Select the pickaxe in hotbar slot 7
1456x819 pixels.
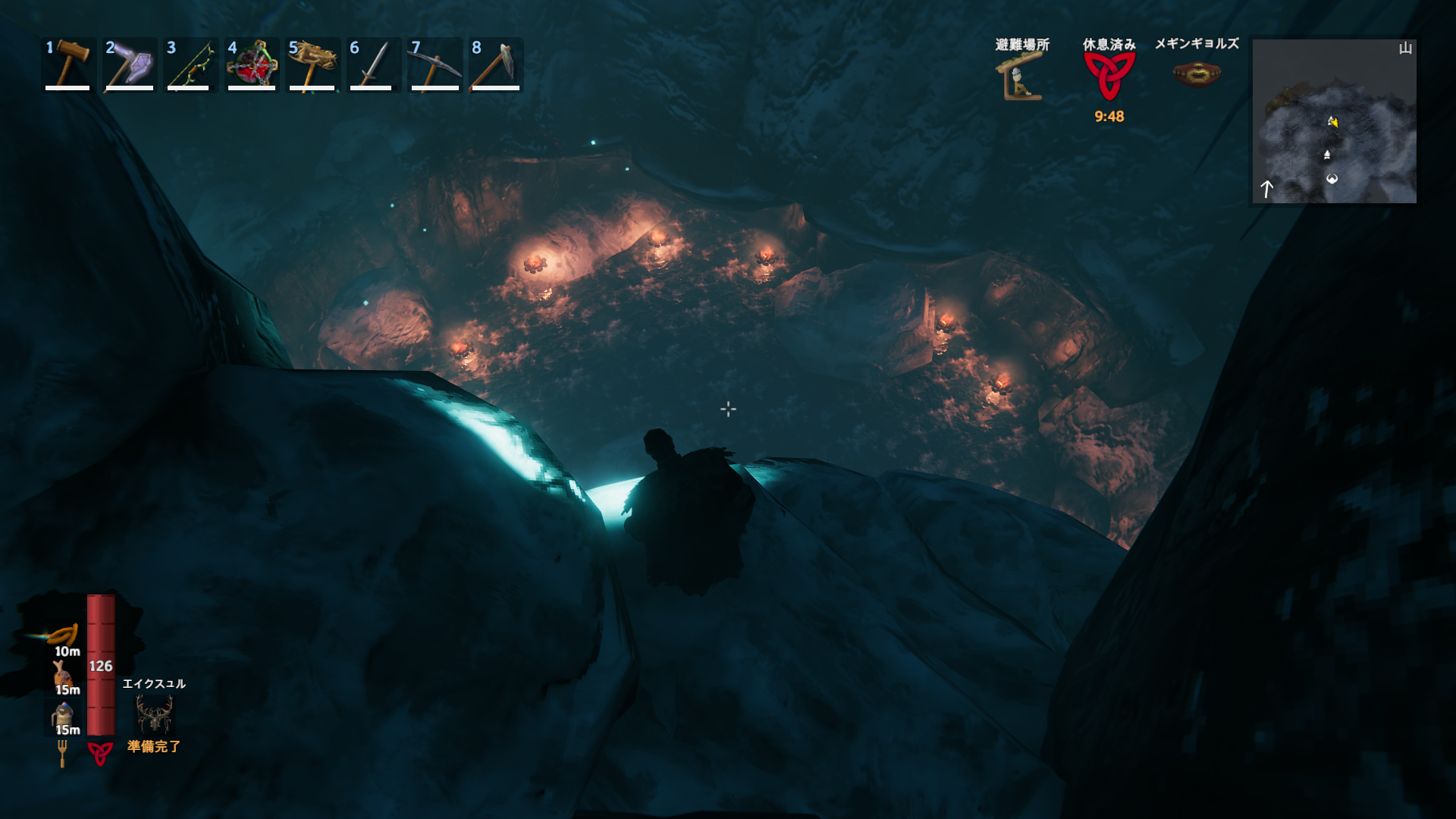pyautogui.click(x=434, y=65)
